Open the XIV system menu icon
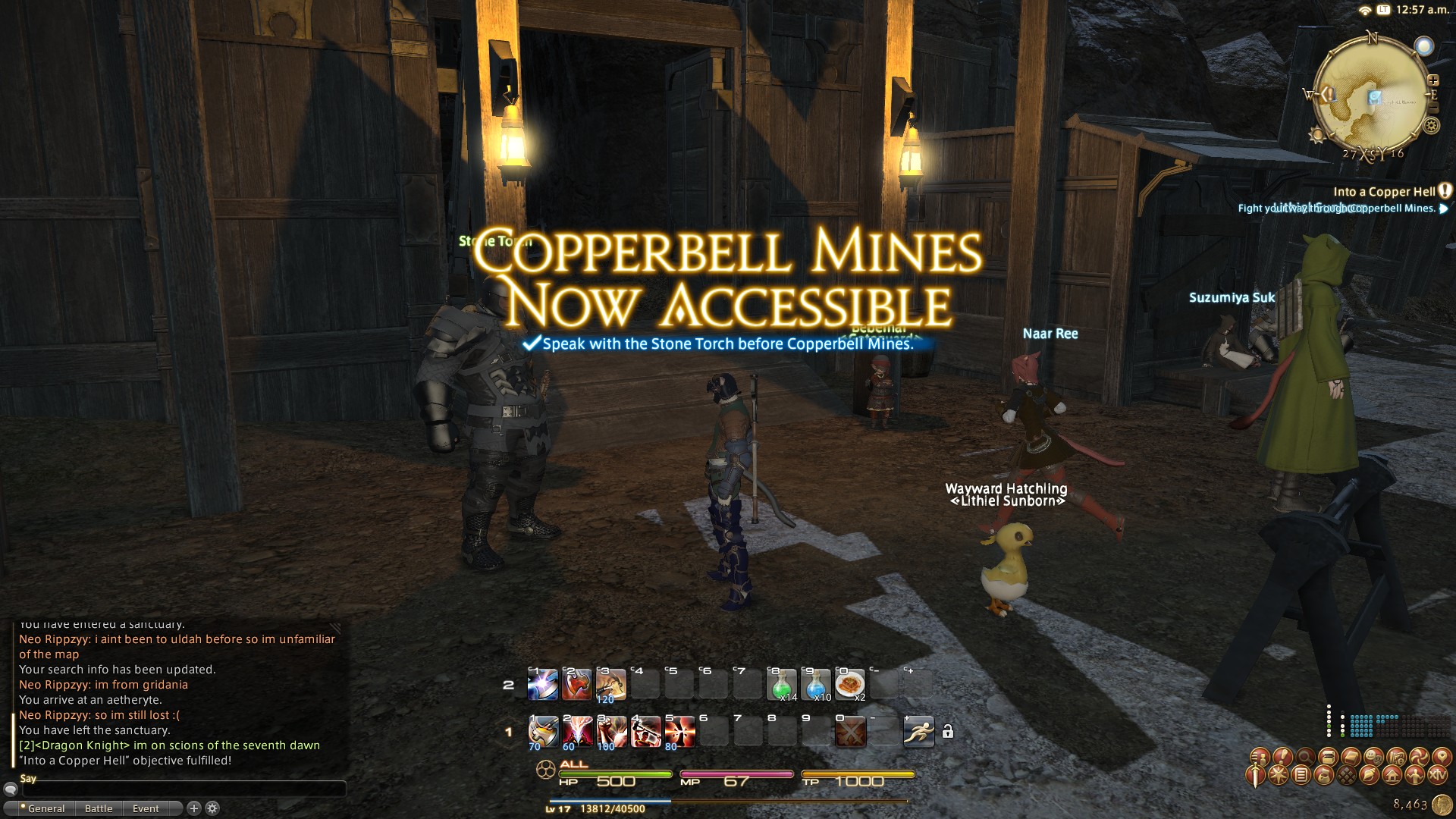 click(1438, 776)
